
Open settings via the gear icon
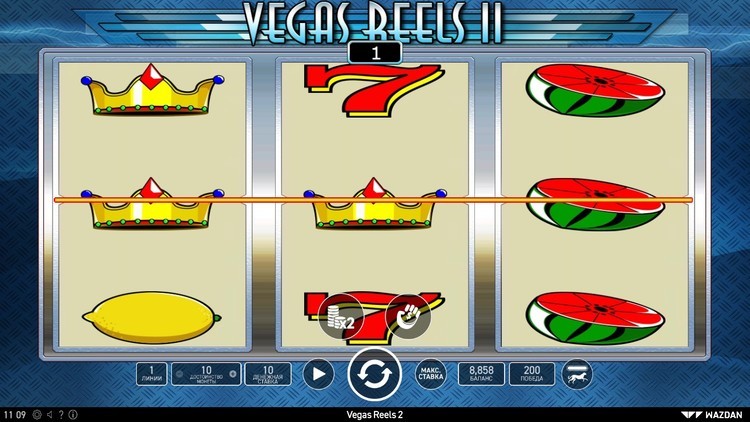coord(37,414)
